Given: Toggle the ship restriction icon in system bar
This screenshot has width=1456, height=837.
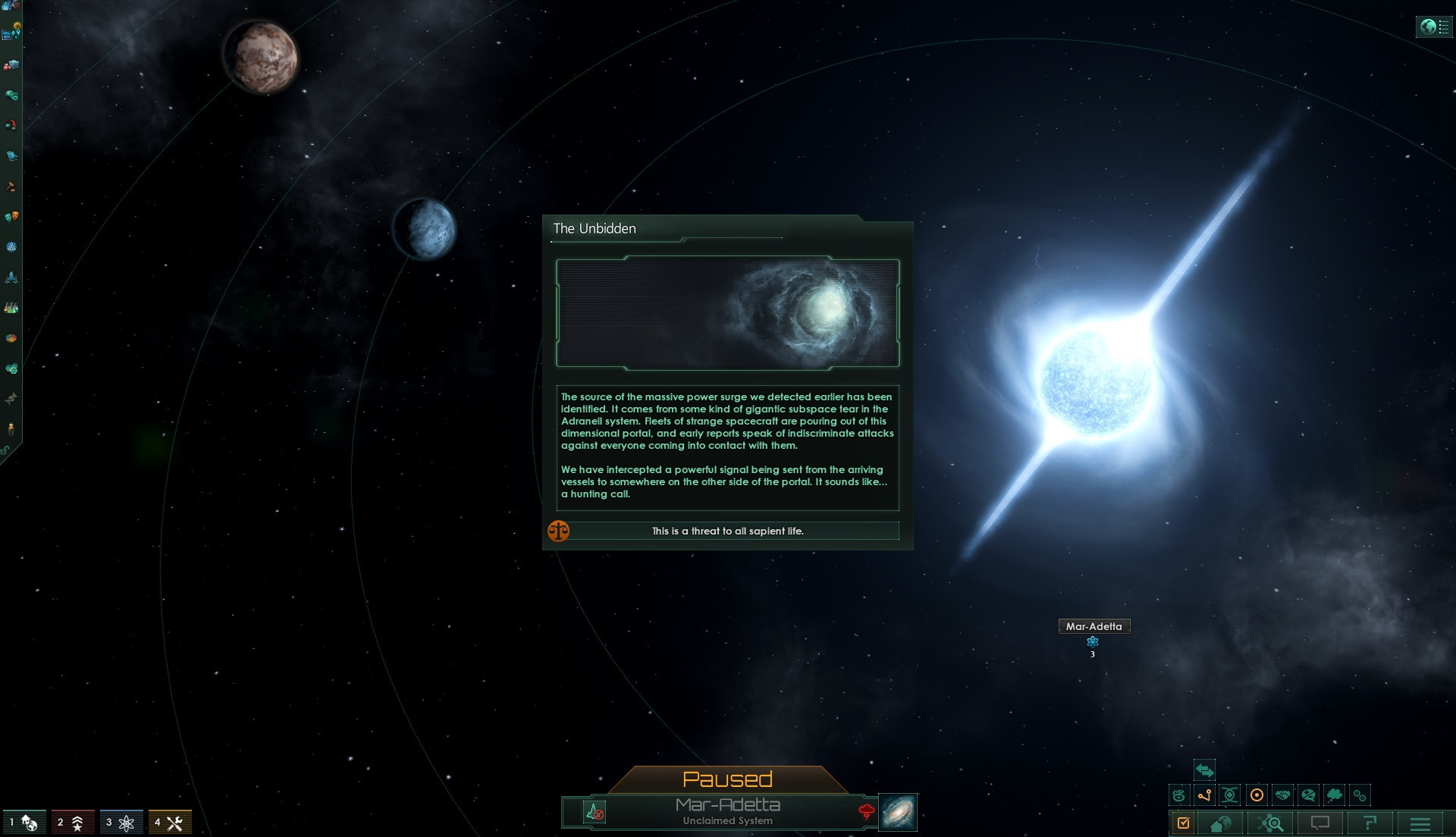Looking at the screenshot, I should pos(595,812).
